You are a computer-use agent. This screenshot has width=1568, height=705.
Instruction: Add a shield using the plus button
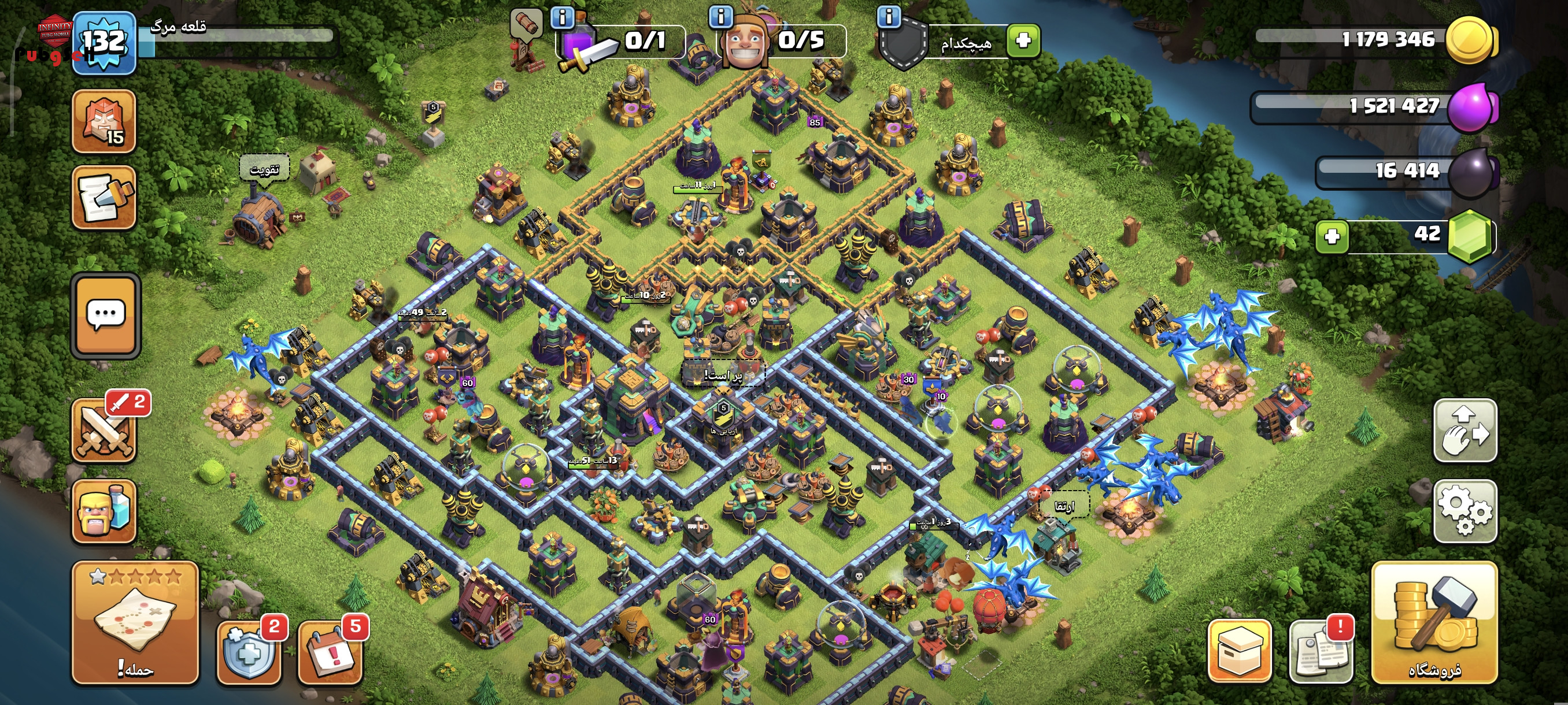click(1023, 41)
